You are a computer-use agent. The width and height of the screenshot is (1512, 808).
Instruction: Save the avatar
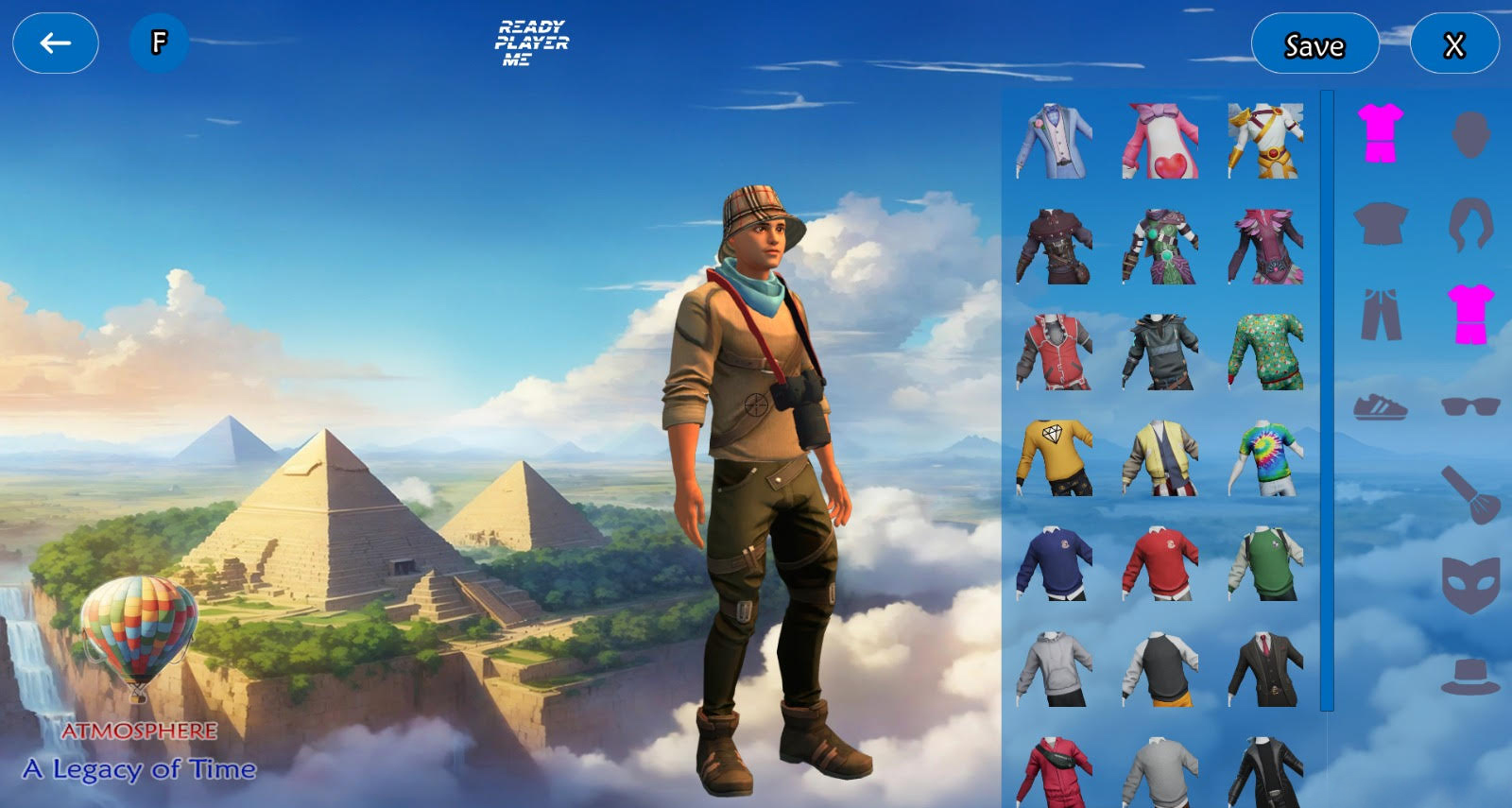point(1314,44)
